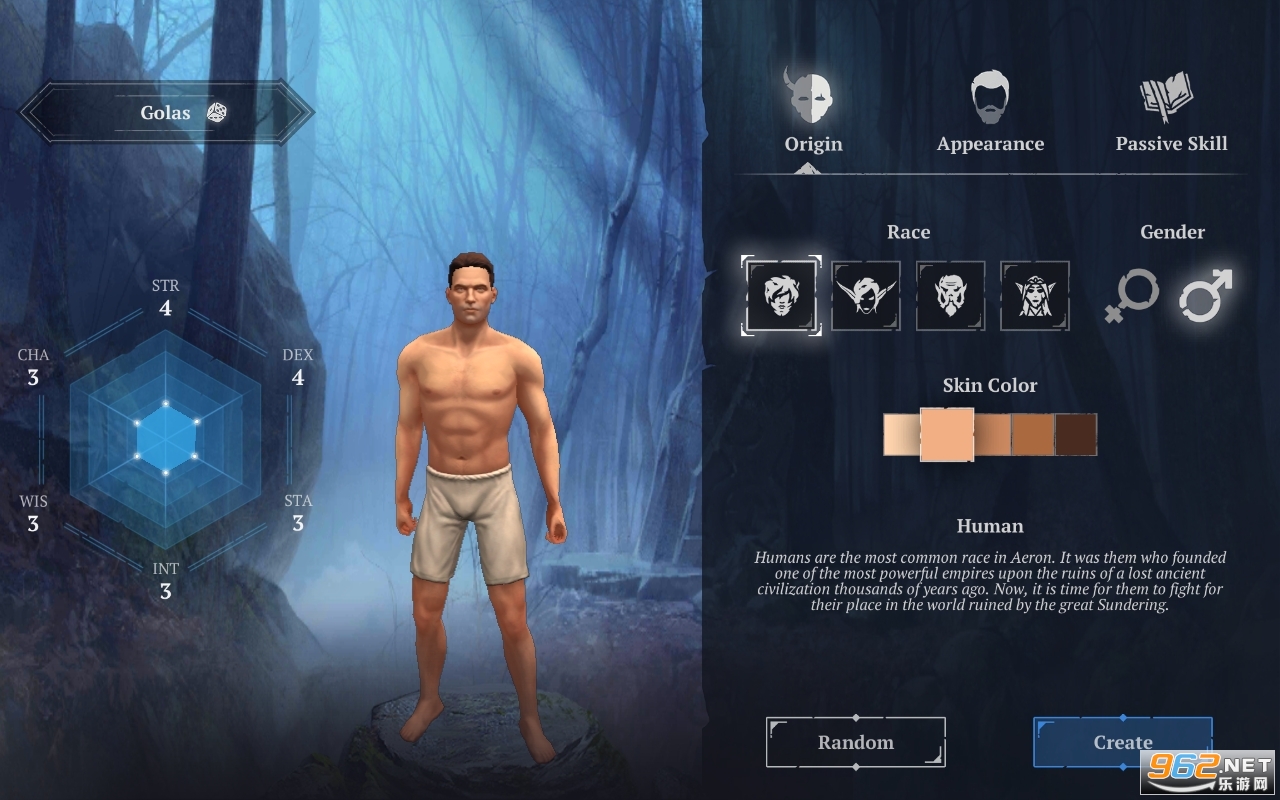Select the Human race icon
Image resolution: width=1280 pixels, height=800 pixels.
pyautogui.click(x=782, y=296)
